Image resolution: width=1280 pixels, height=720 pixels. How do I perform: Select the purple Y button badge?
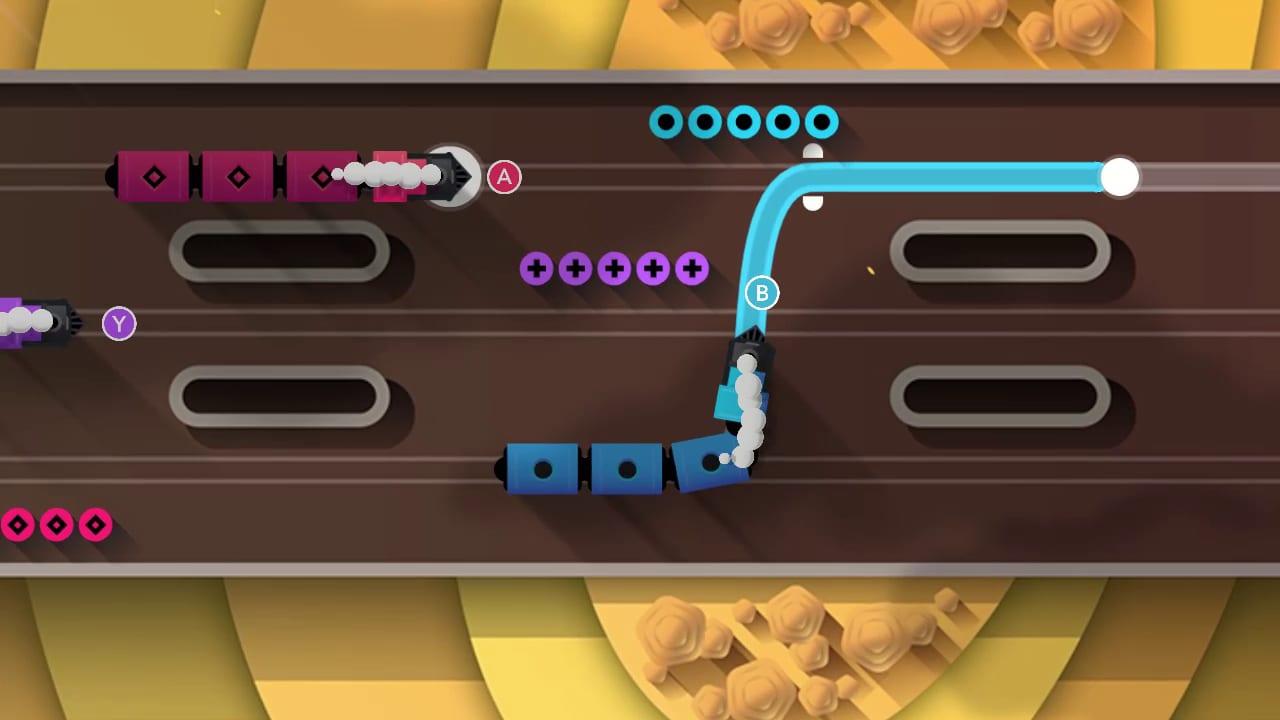tap(119, 324)
